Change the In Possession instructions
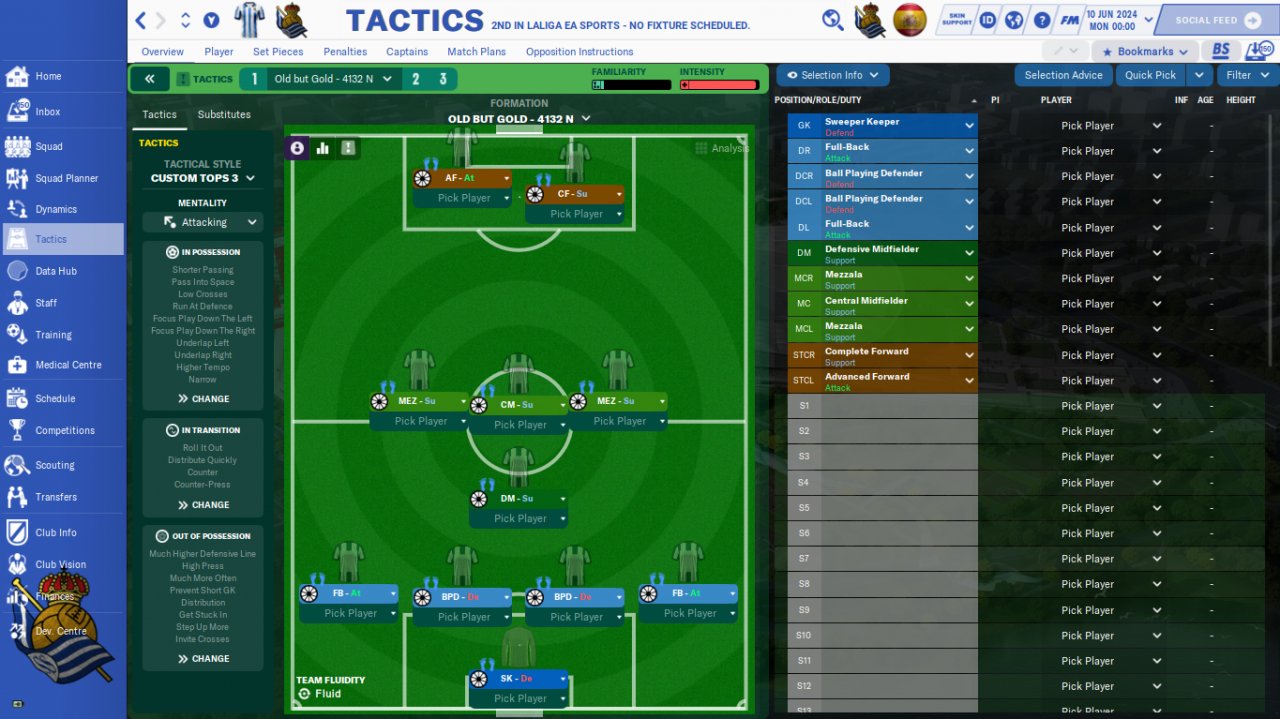Screen dimensions: 1280x719 tap(203, 399)
